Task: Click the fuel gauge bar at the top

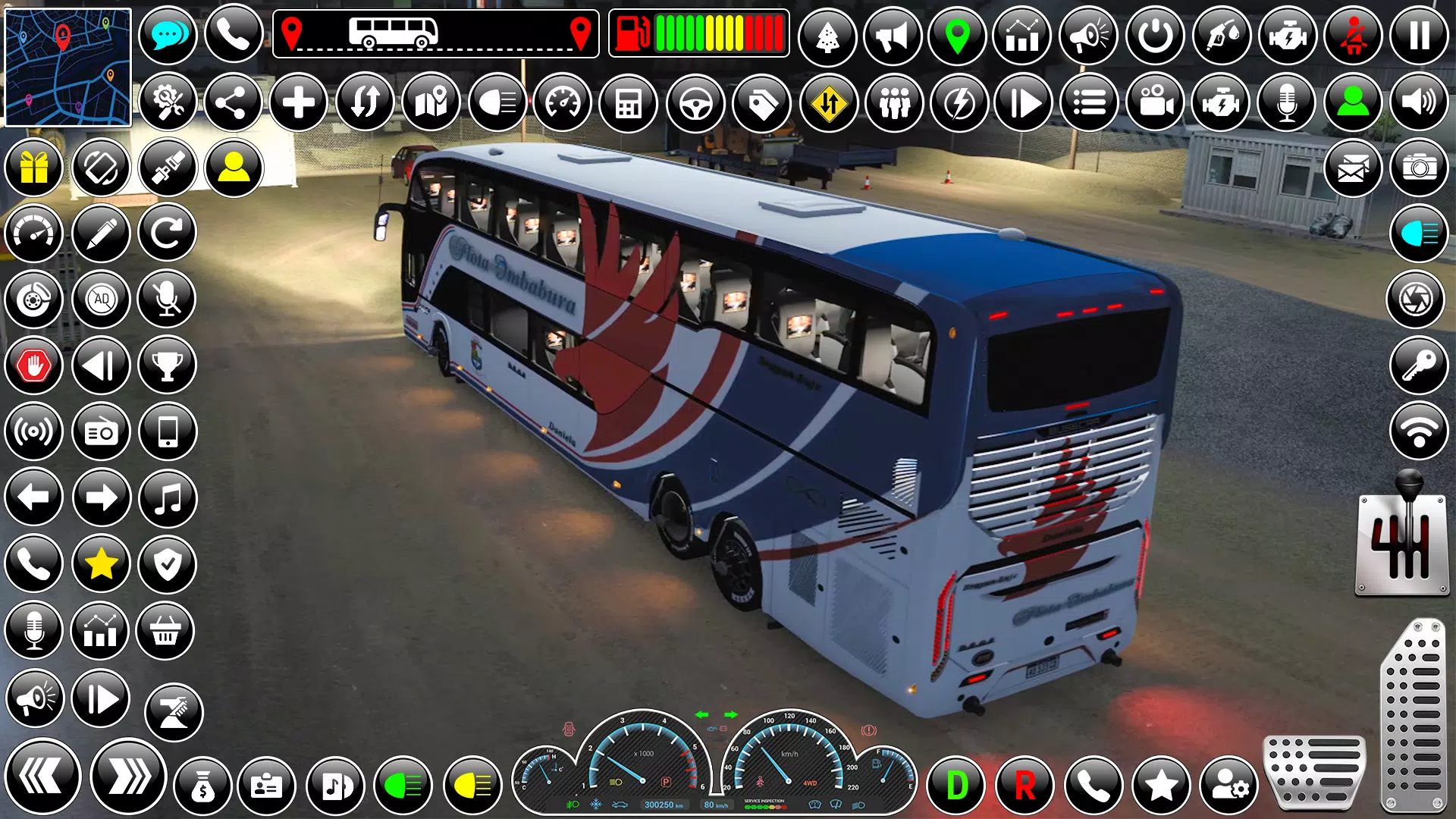Action: point(698,34)
